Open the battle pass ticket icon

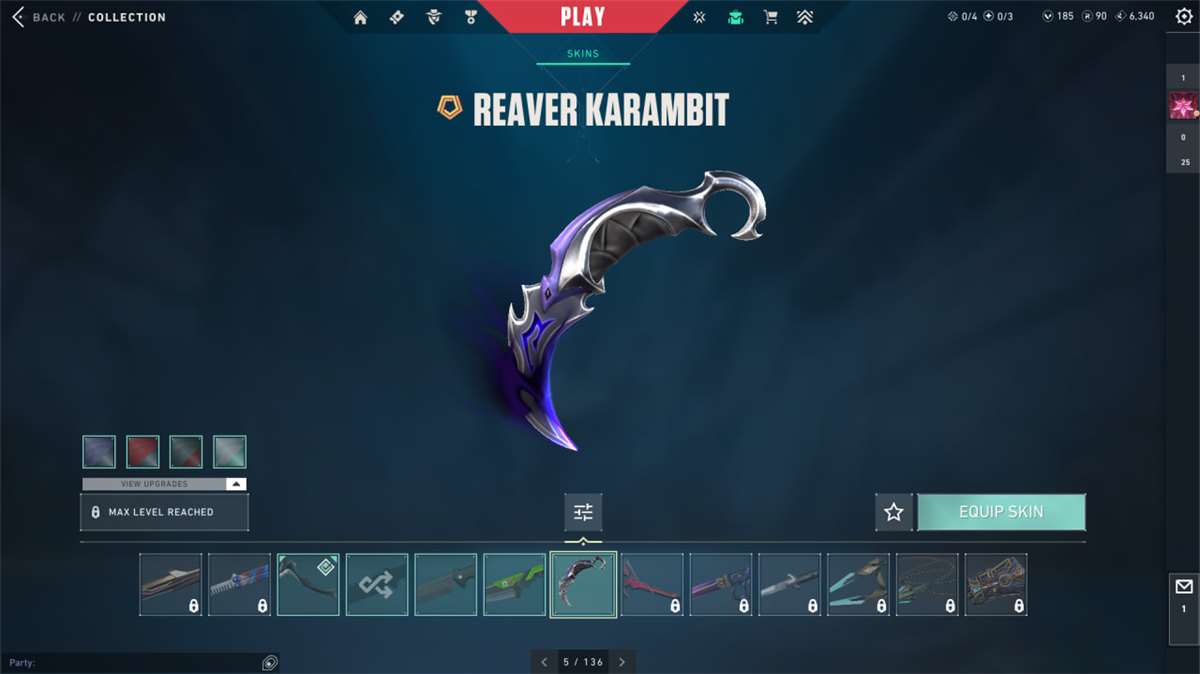coord(397,17)
